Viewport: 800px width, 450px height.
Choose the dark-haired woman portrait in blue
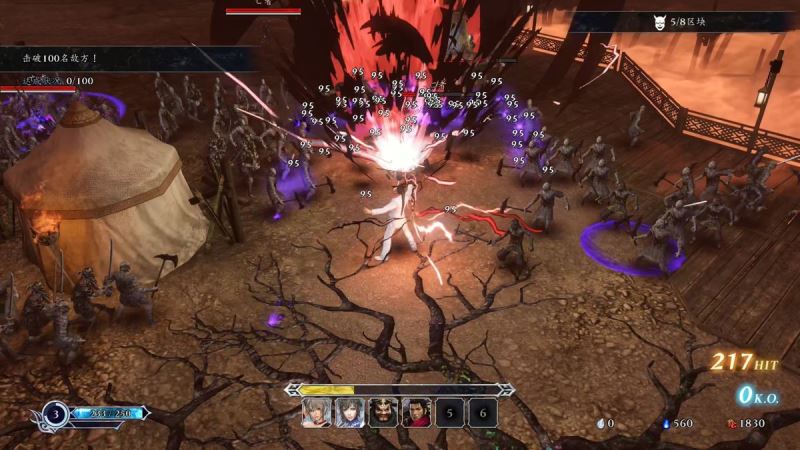coord(349,412)
